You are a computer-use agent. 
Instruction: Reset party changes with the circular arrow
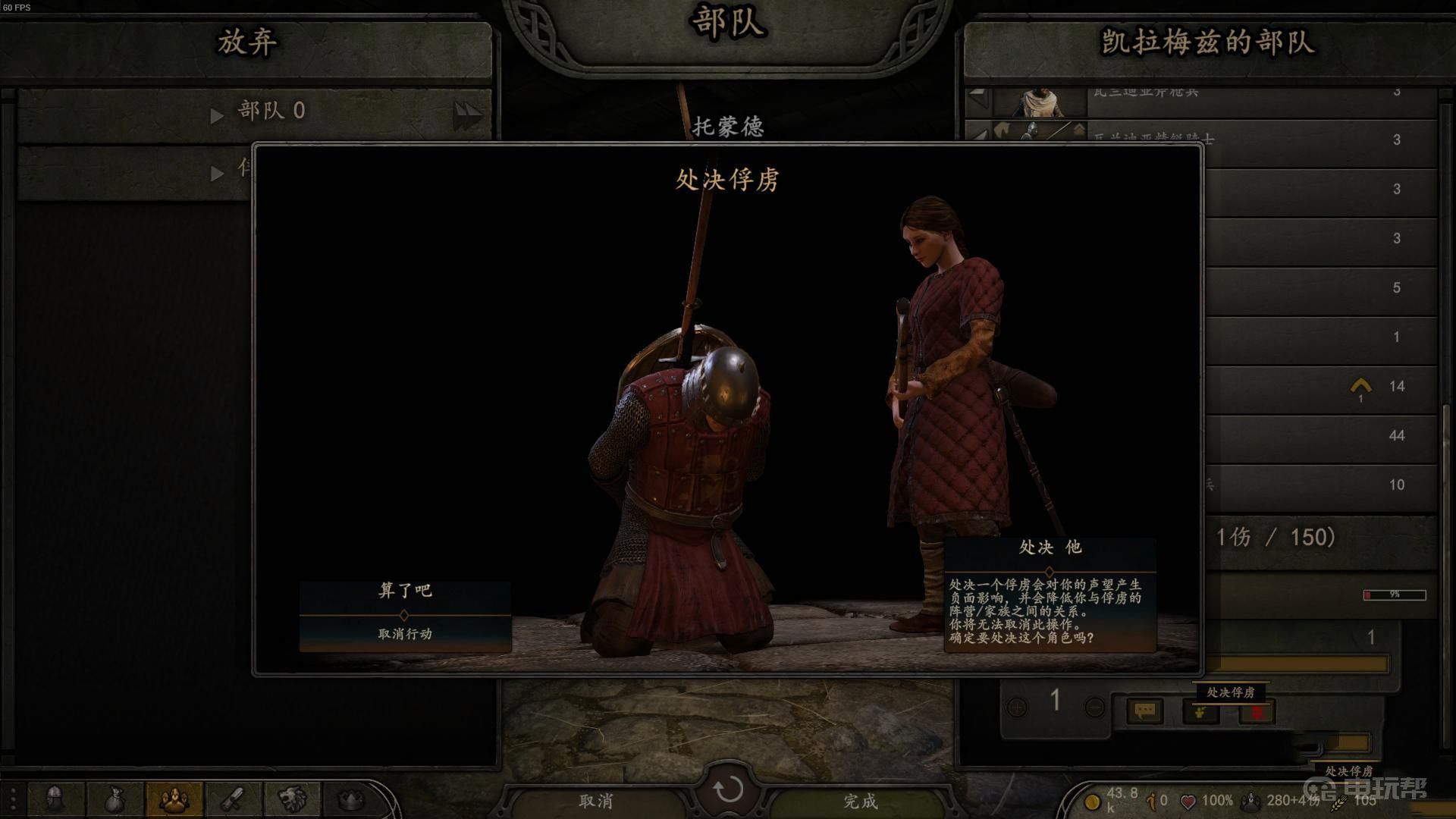point(728,789)
